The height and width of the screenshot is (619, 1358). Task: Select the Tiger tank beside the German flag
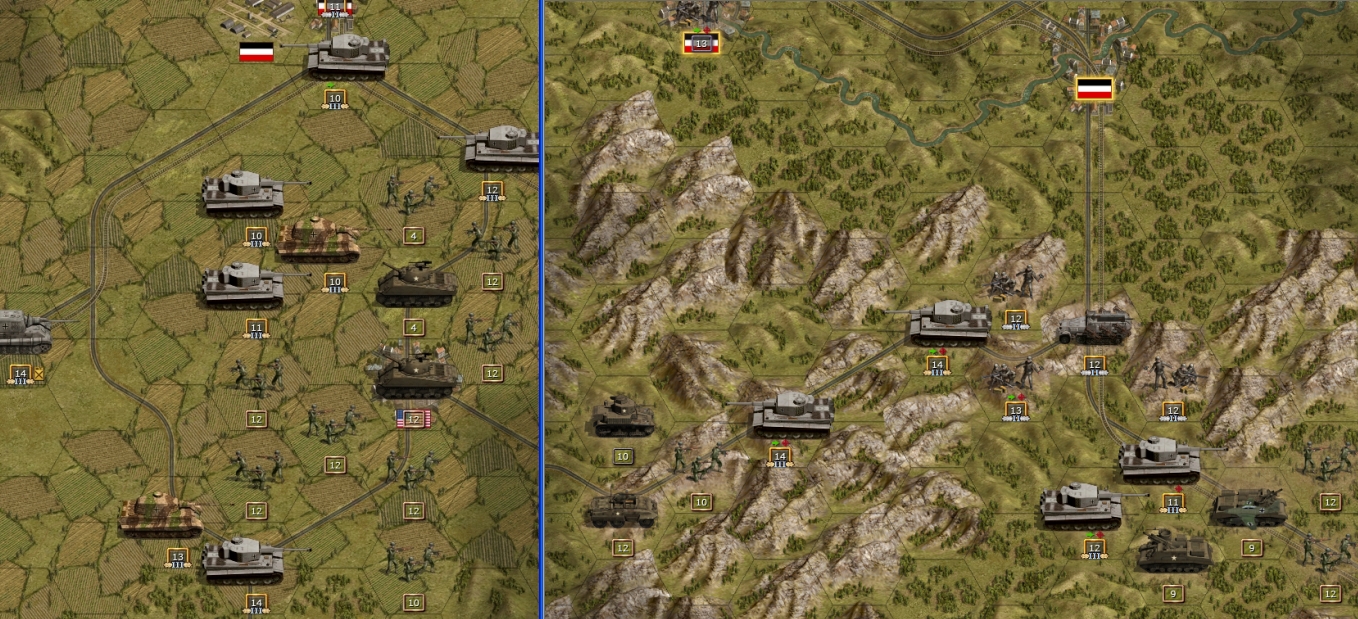point(347,55)
